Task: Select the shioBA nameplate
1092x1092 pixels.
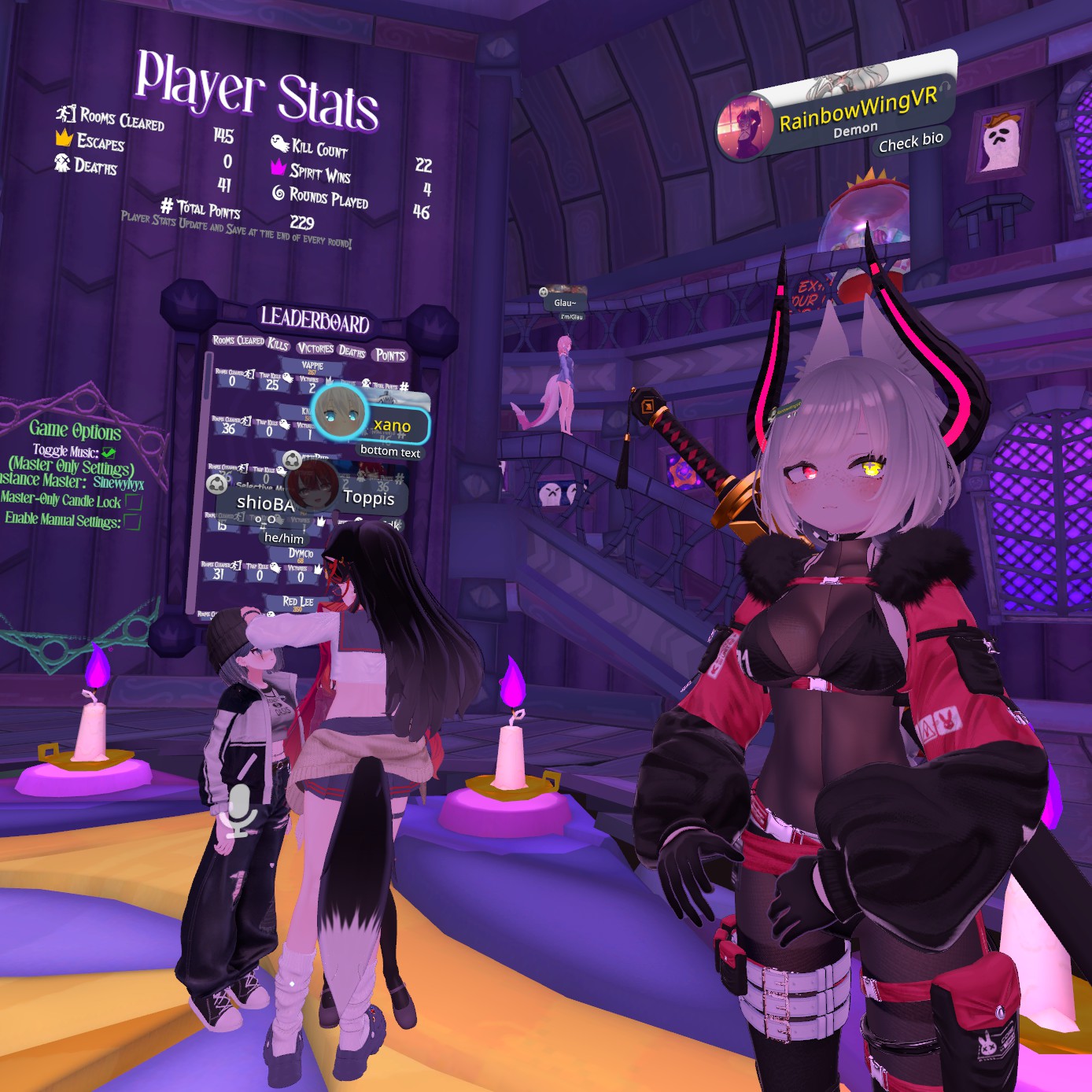Action: [264, 503]
